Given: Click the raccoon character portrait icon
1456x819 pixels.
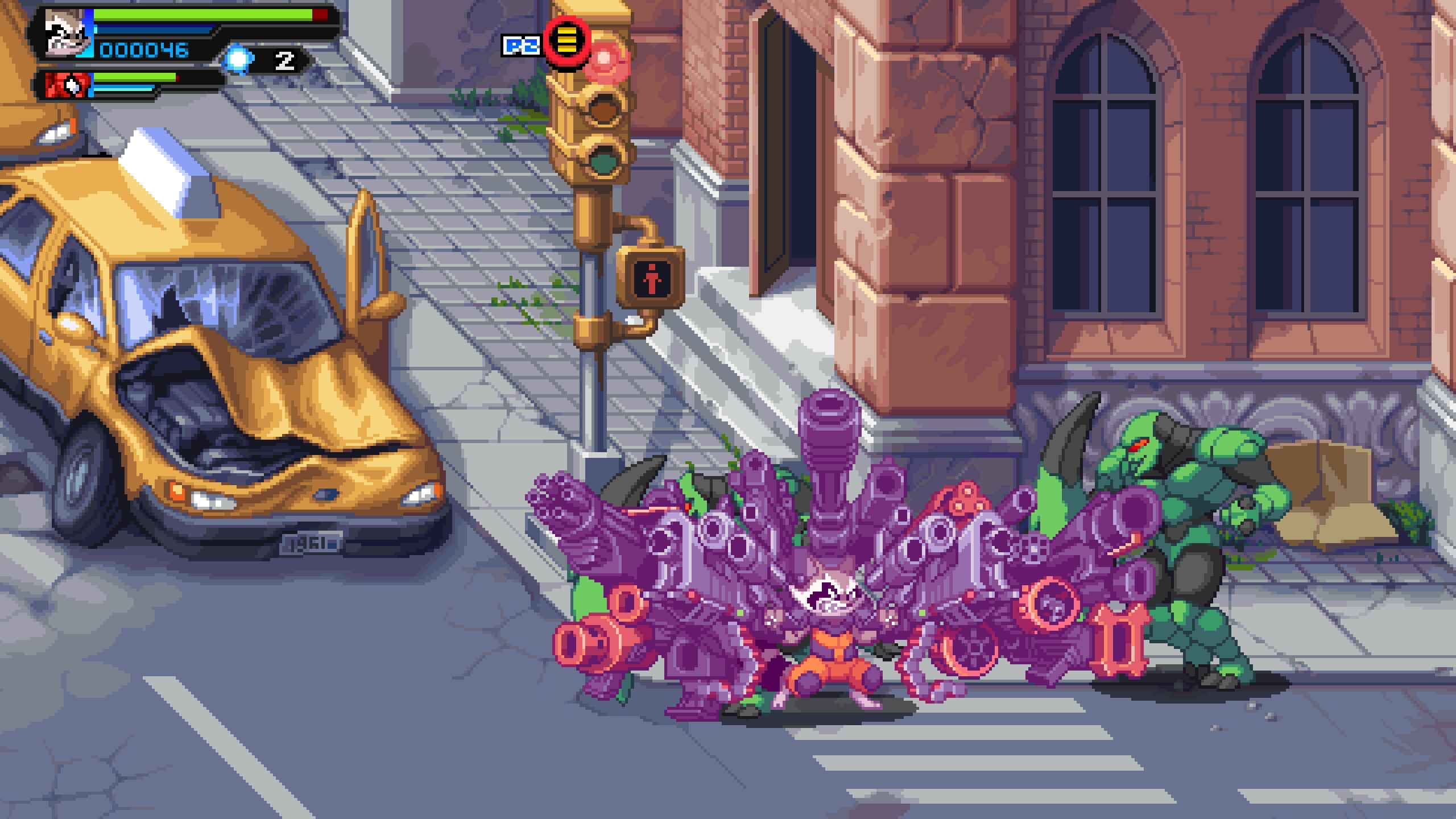Looking at the screenshot, I should (64, 34).
